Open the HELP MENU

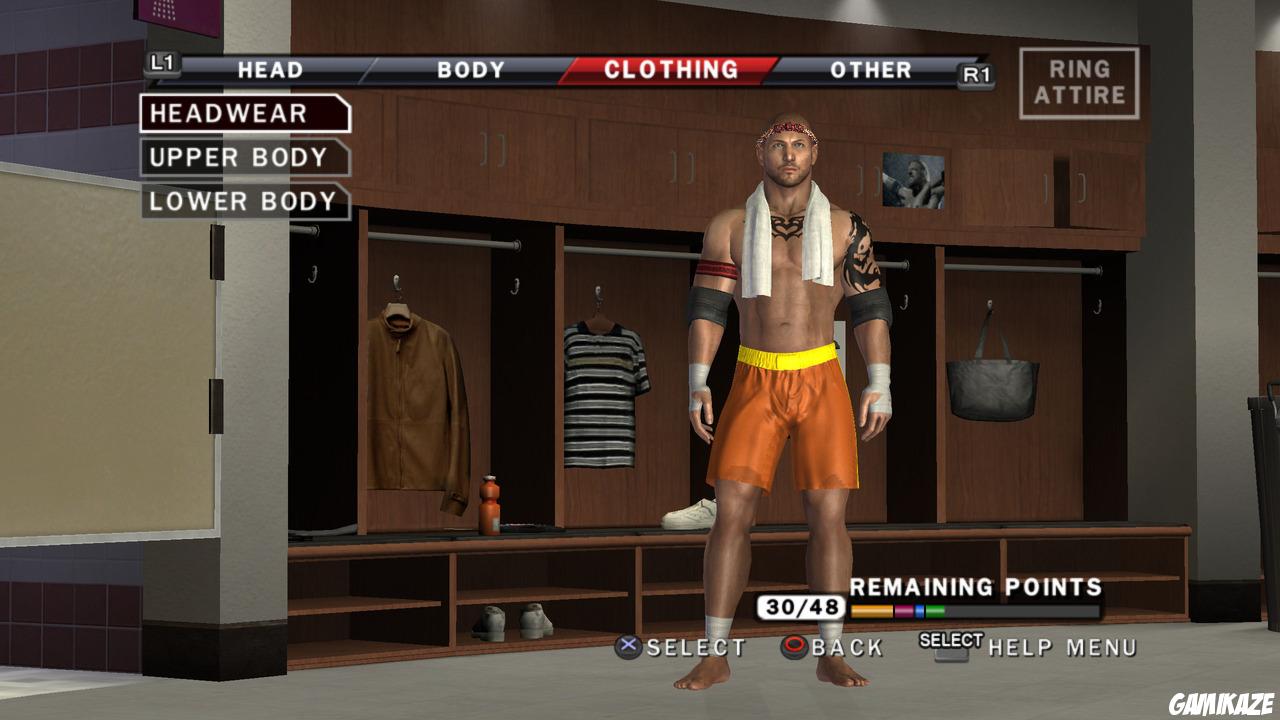1062,646
